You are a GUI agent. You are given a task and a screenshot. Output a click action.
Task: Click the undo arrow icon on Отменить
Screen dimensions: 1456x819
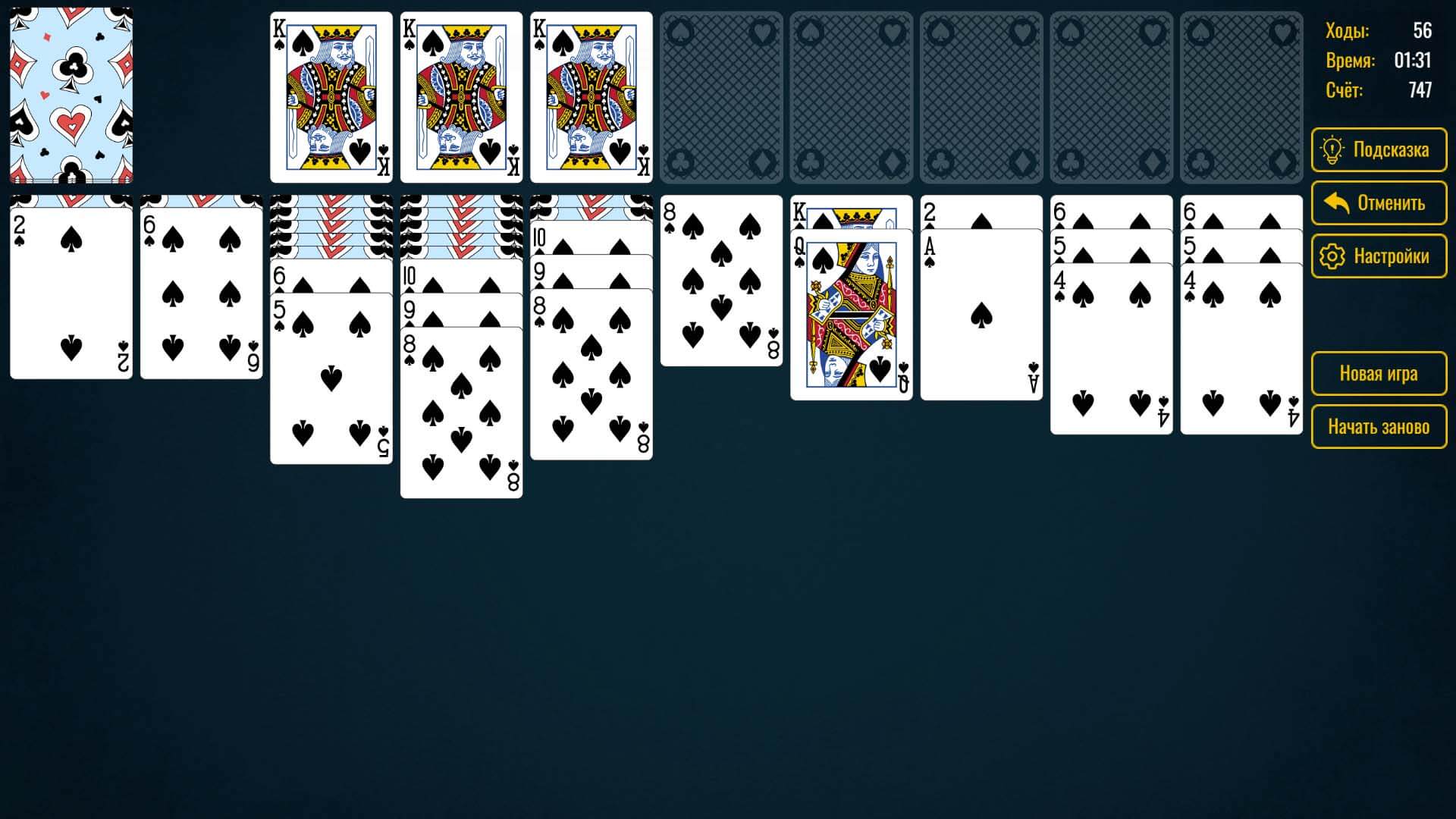pos(1335,202)
